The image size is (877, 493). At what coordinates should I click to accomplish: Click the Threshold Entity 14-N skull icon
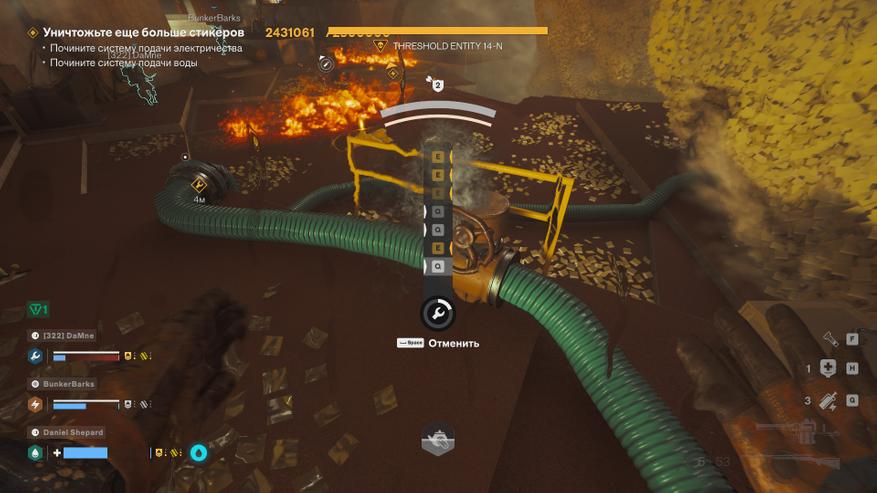pos(379,46)
